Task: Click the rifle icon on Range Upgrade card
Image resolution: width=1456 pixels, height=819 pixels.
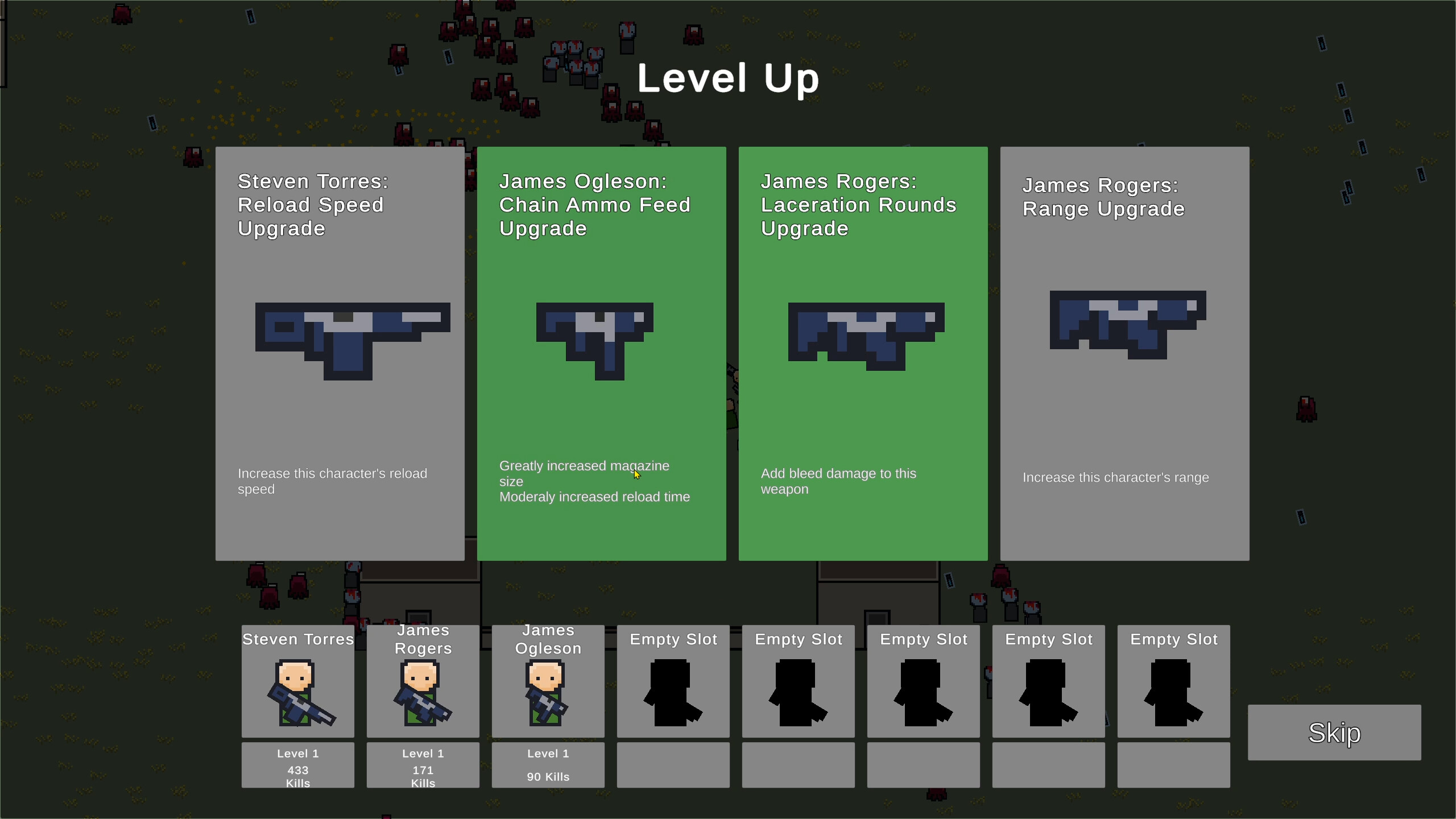Action: (x=1126, y=324)
